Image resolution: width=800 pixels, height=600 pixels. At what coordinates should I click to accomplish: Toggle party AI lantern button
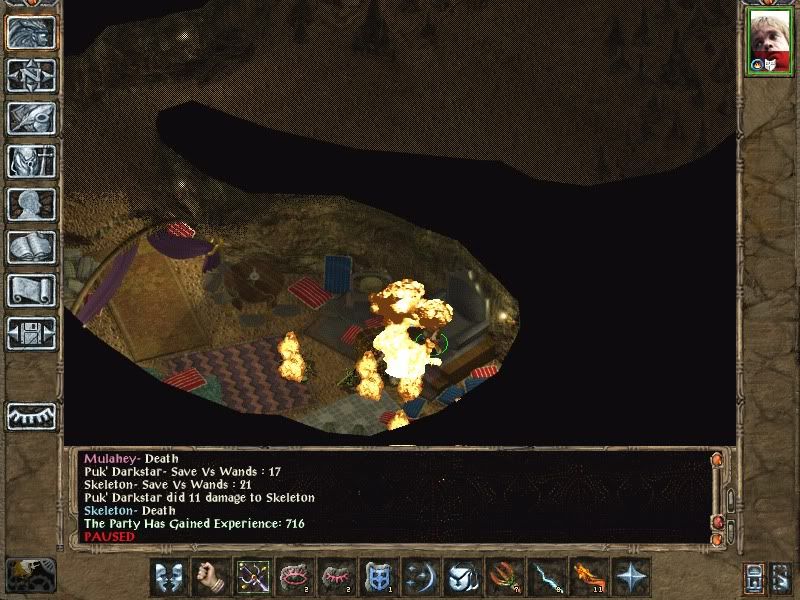pyautogui.click(x=754, y=577)
